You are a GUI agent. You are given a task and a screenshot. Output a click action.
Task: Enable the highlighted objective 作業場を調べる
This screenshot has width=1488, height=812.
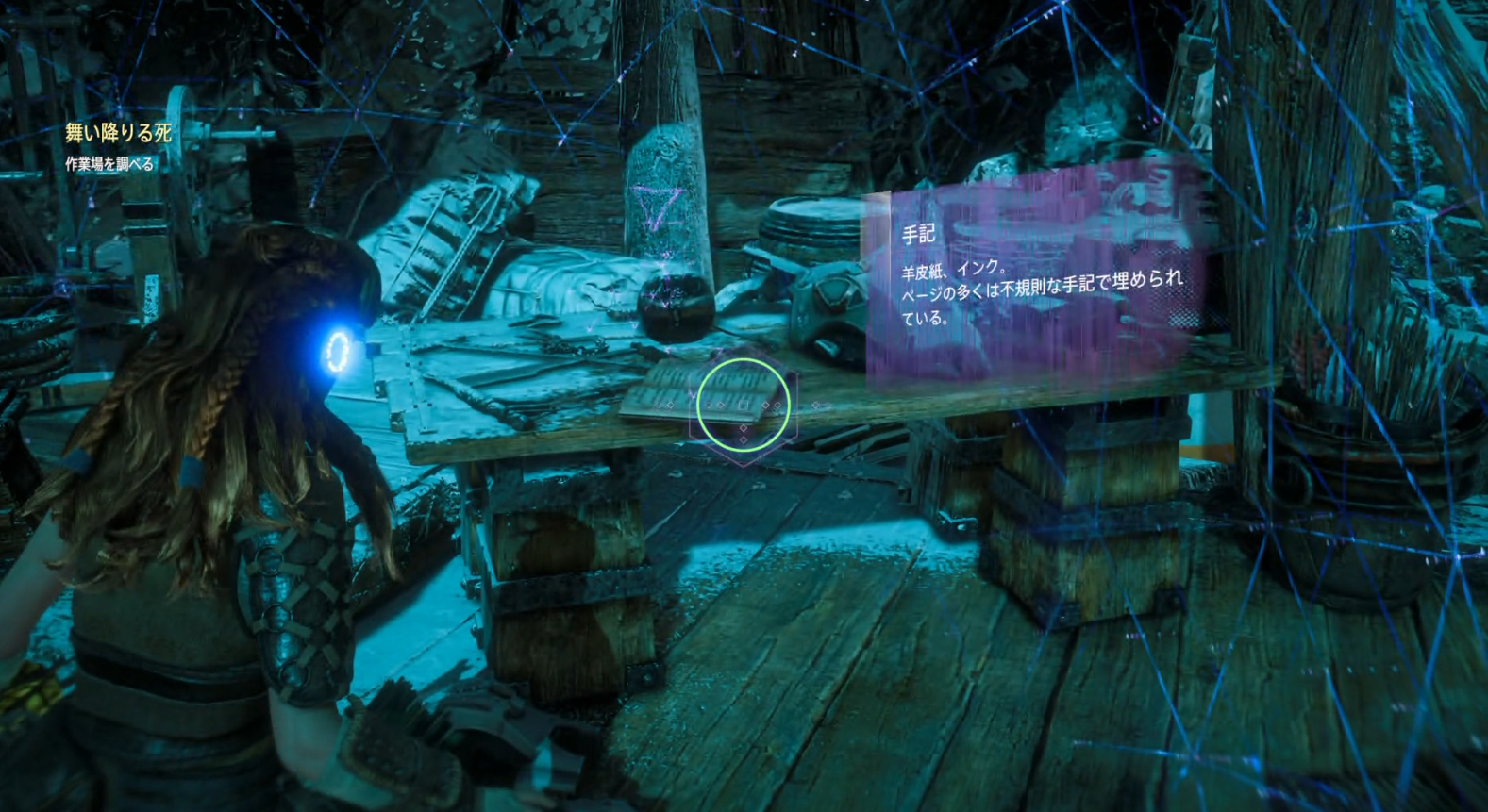(x=110, y=163)
